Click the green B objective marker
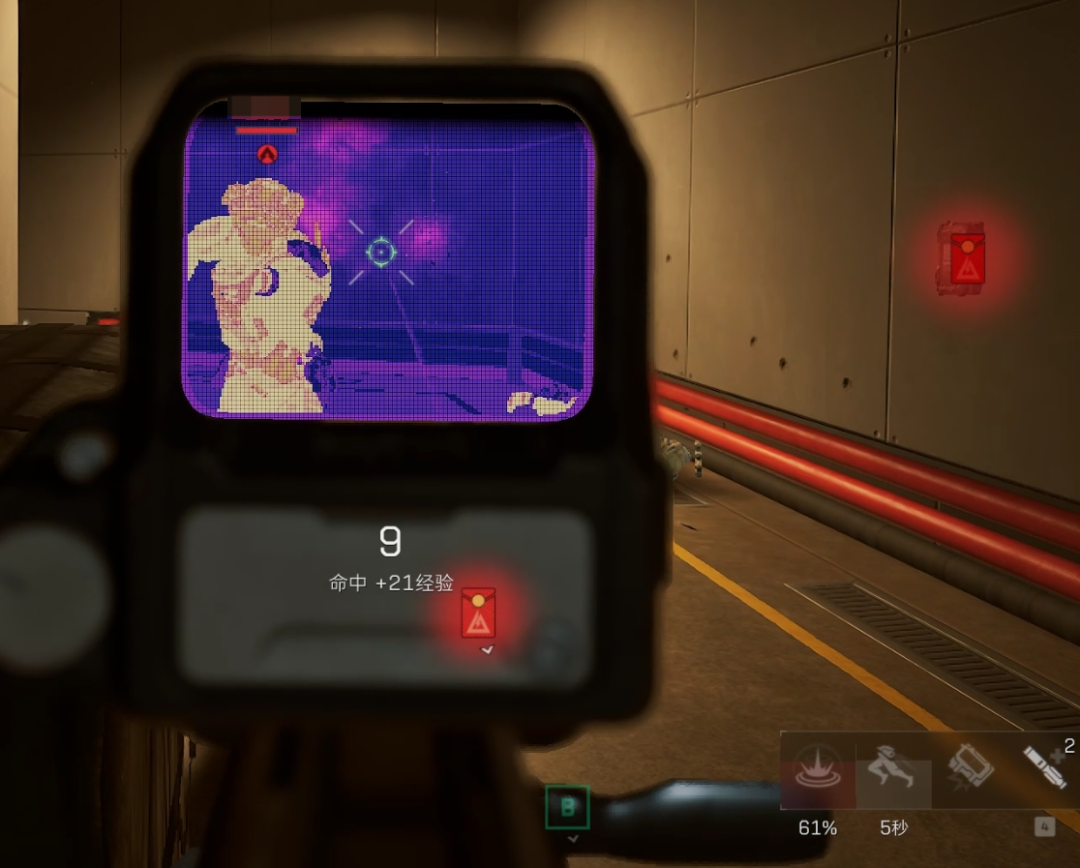 tap(567, 807)
